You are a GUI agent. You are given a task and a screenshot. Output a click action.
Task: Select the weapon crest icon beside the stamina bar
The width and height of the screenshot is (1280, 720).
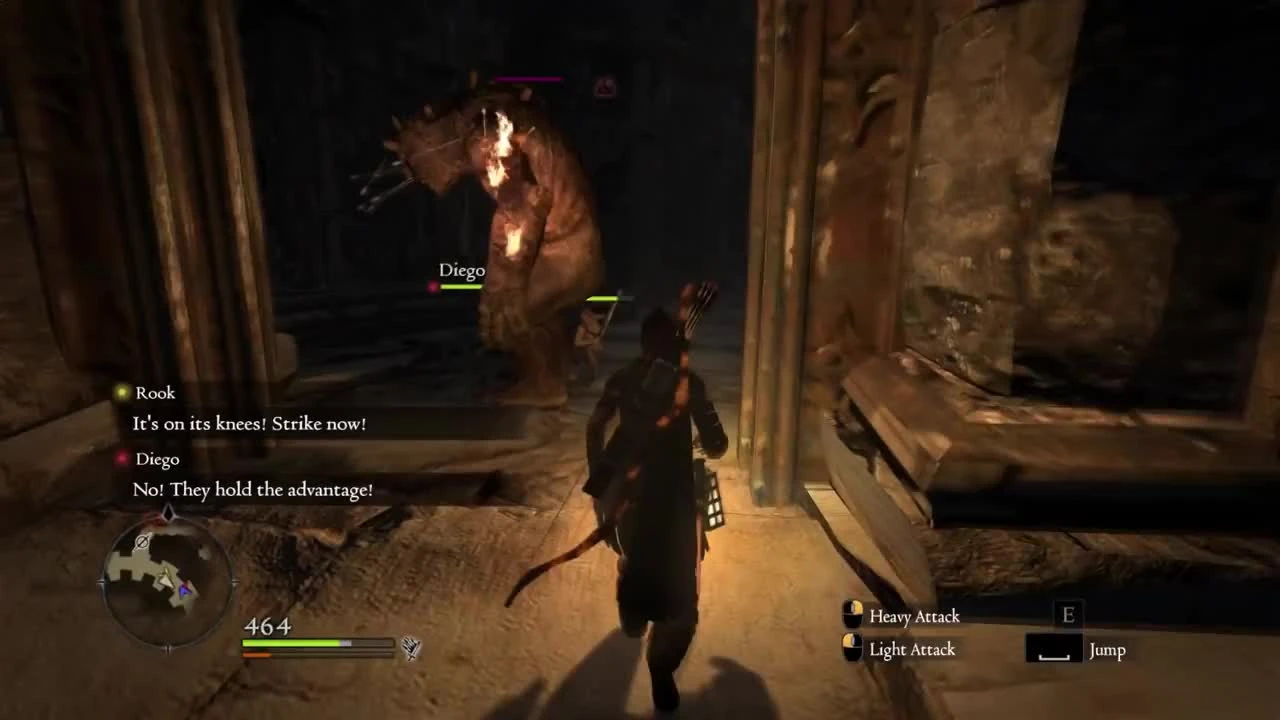(413, 648)
